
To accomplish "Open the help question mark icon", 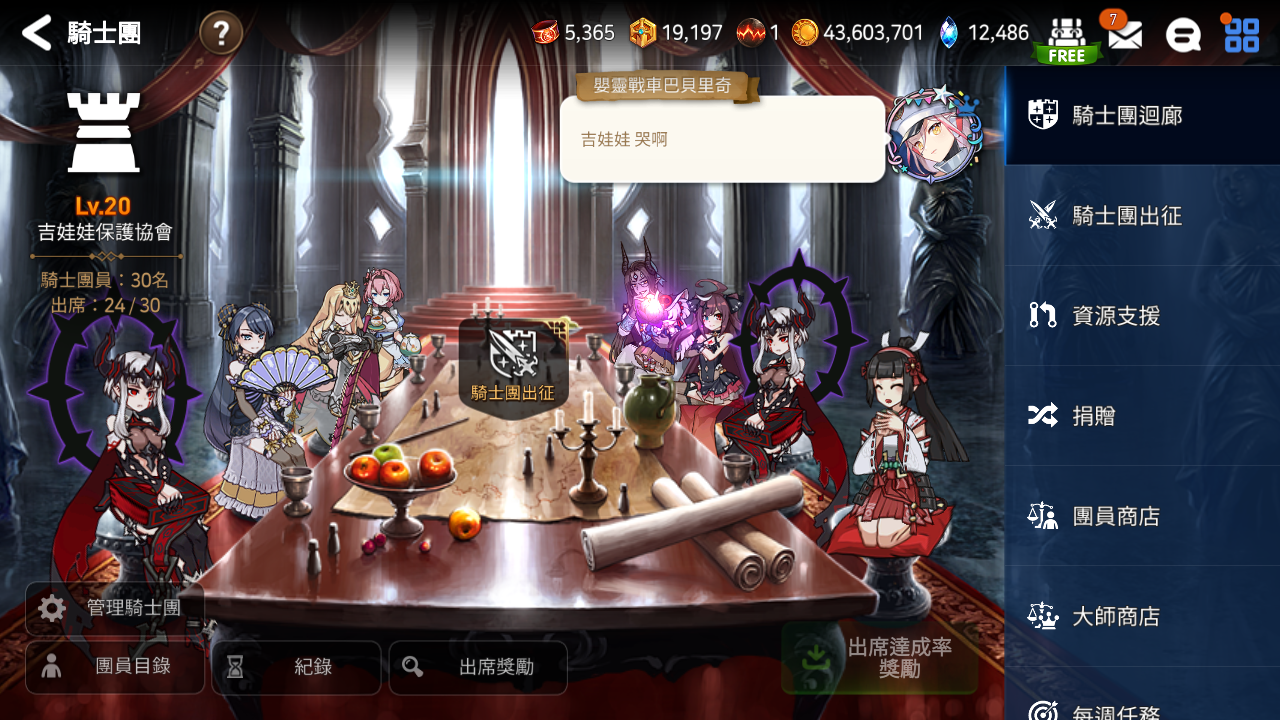I will [x=219, y=31].
